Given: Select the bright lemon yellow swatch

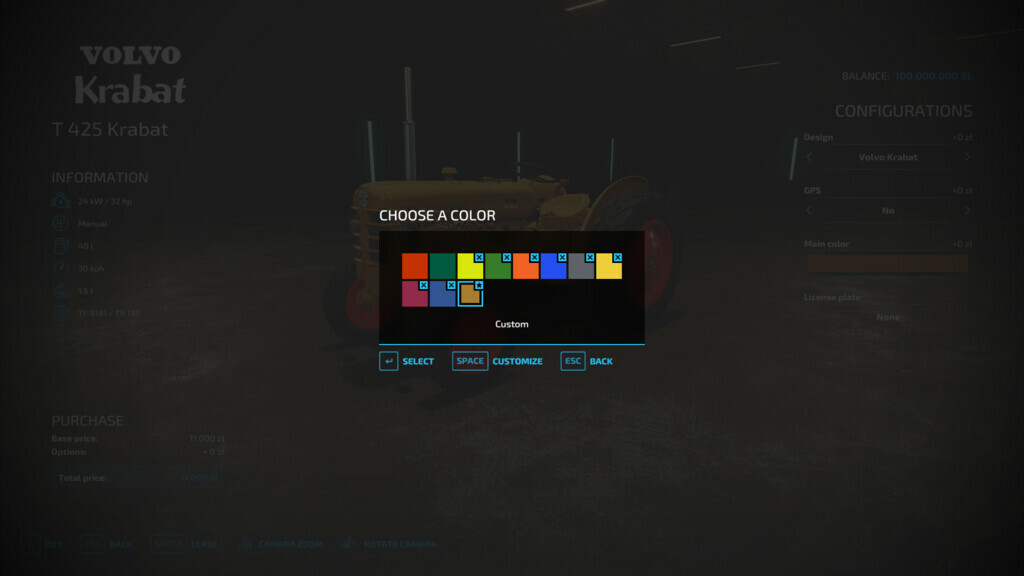Looking at the screenshot, I should (470, 266).
